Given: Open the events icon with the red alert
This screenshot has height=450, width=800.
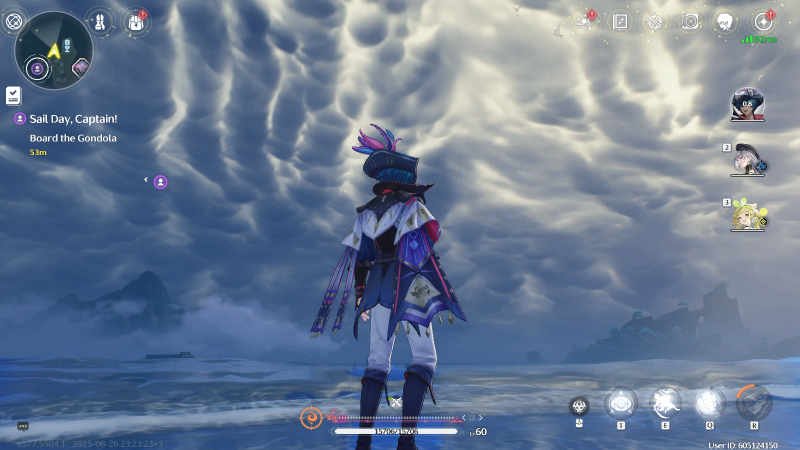Looking at the screenshot, I should (x=585, y=21).
